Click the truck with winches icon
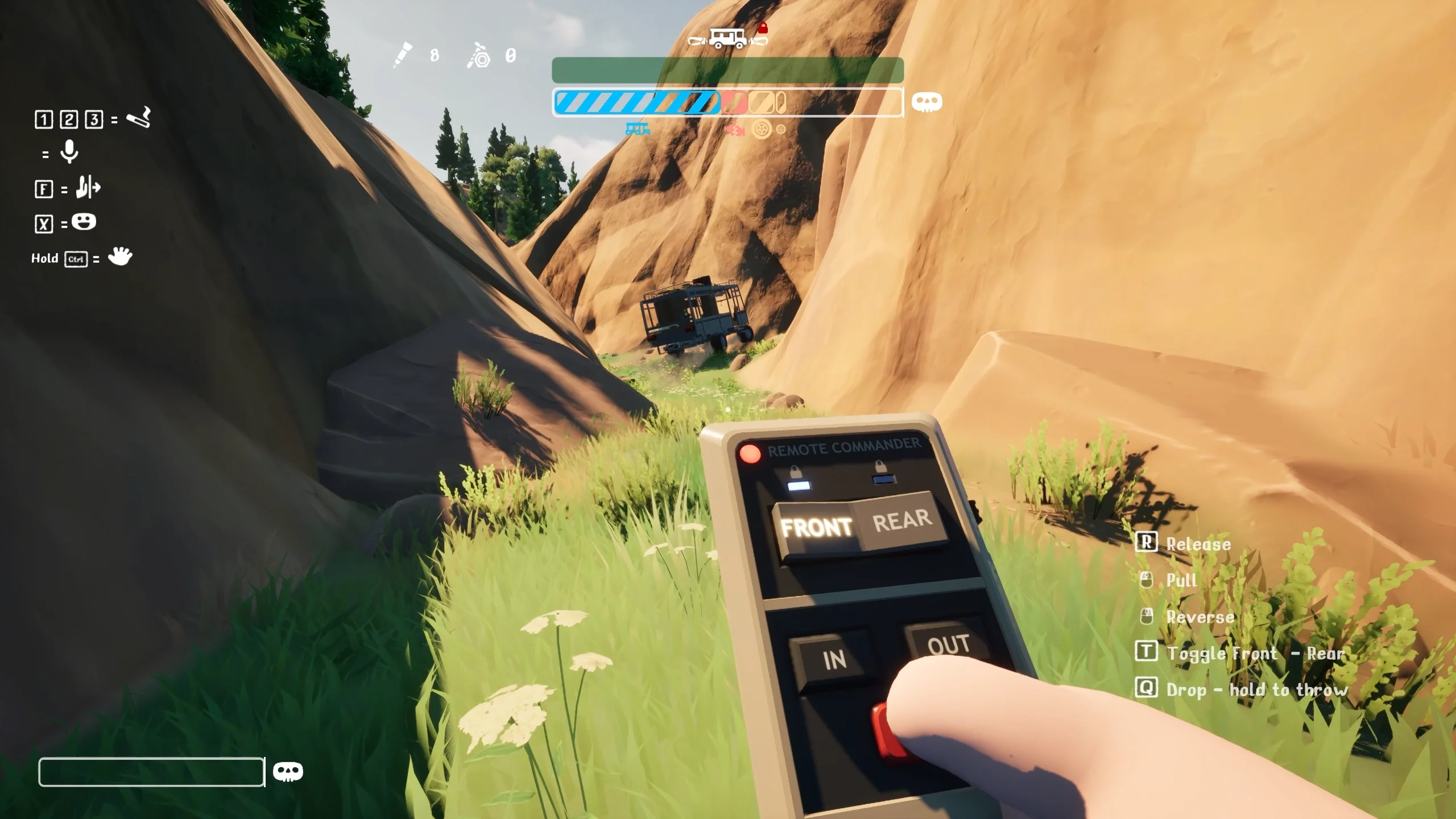This screenshot has height=819, width=1456. point(726,39)
